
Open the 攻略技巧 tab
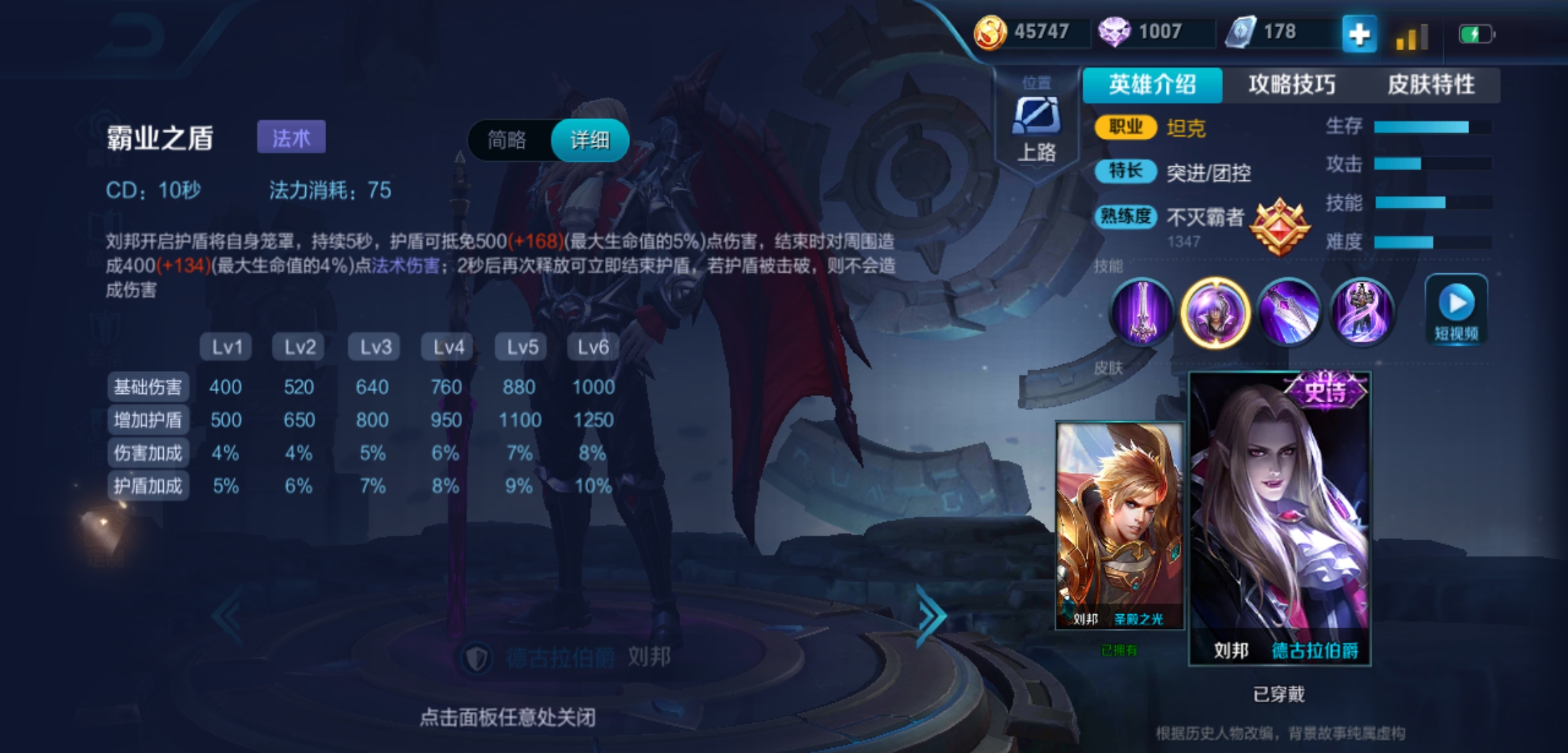[x=1291, y=85]
